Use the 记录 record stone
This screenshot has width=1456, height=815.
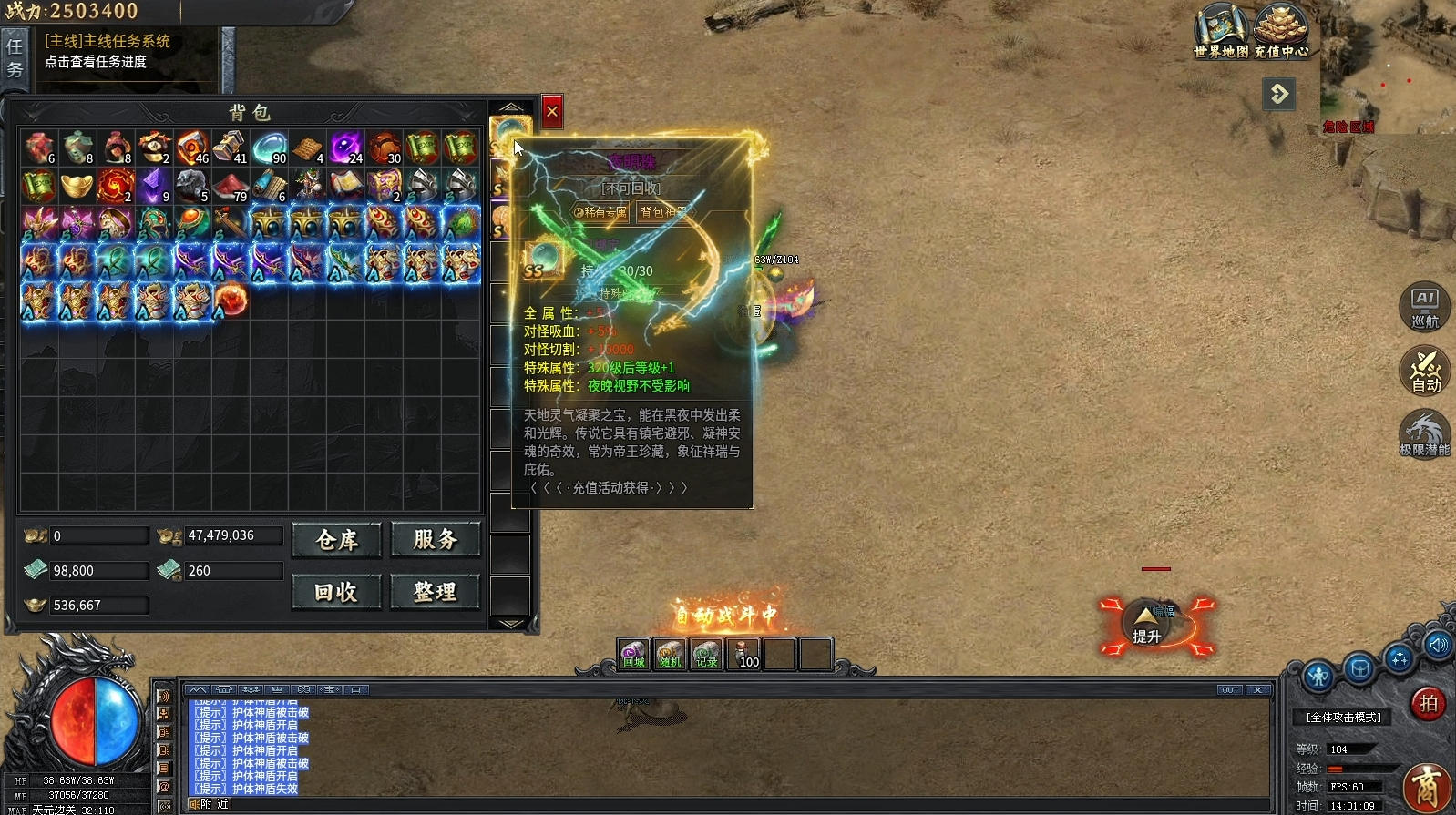(706, 654)
